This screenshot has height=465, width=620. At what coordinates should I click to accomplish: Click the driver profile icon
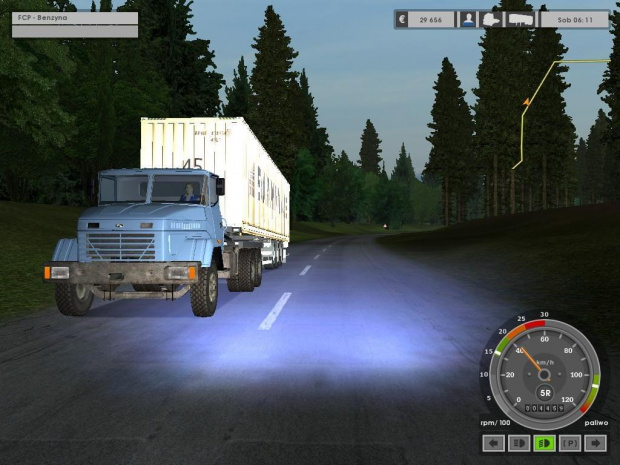pyautogui.click(x=467, y=19)
